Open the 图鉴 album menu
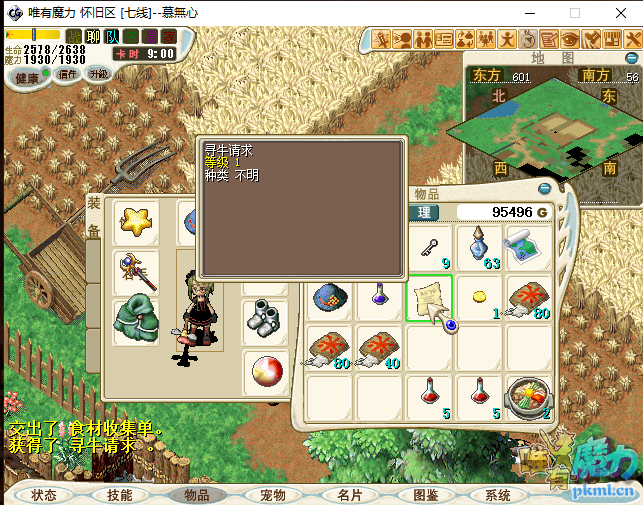This screenshot has height=505, width=643. point(426,495)
